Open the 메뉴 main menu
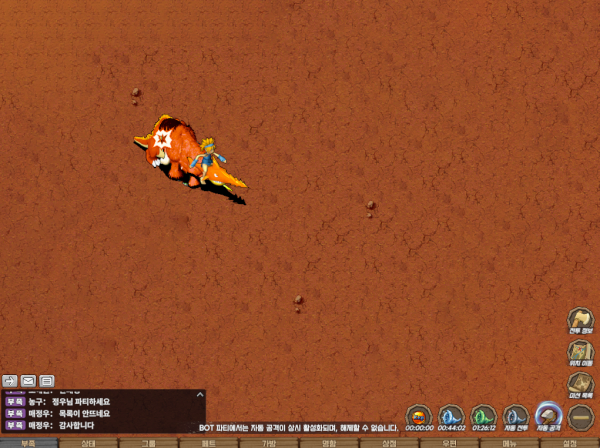This screenshot has width=600, height=448. (509, 442)
